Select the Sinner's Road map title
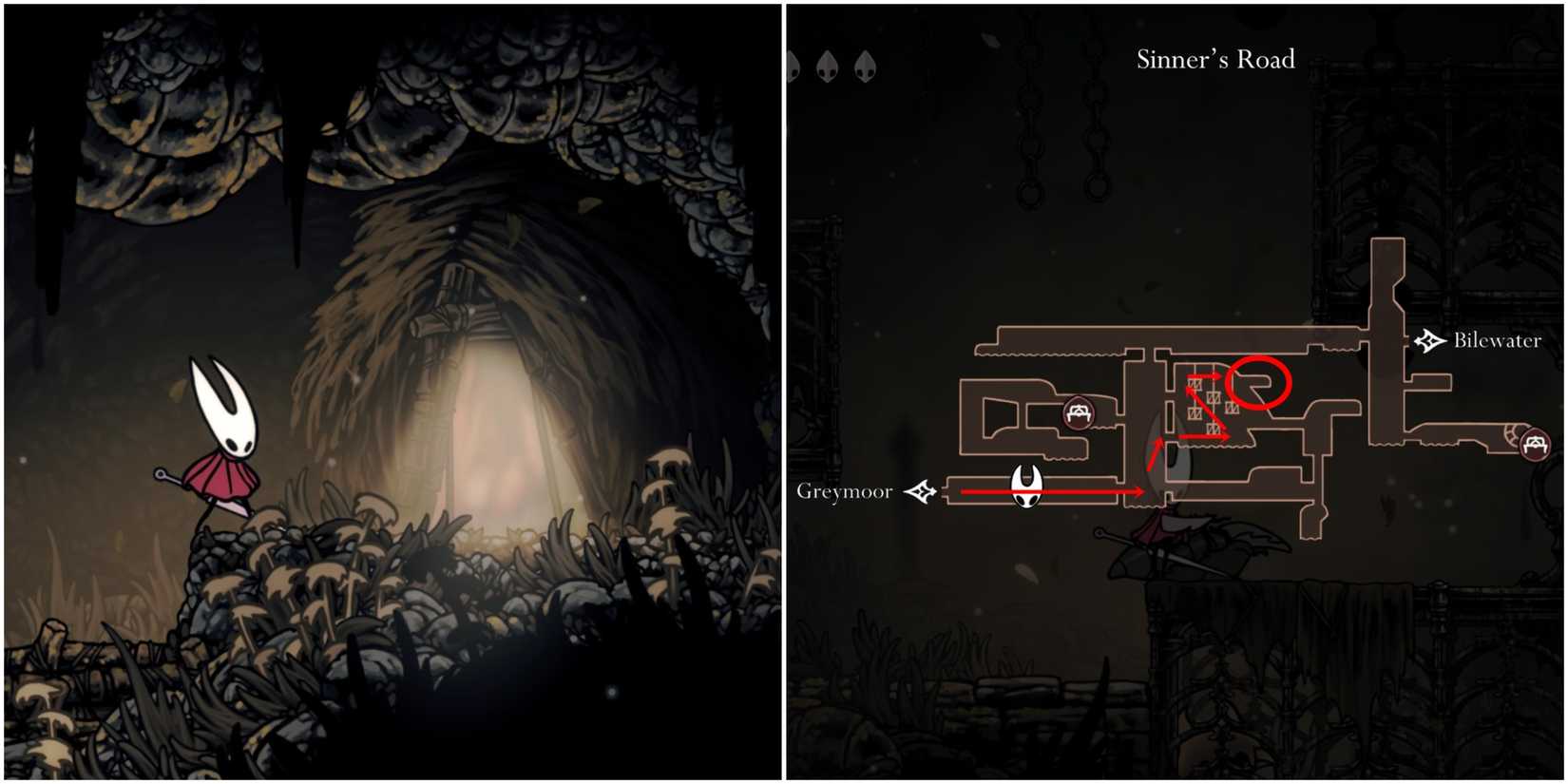The image size is (1568, 784). 1216,59
